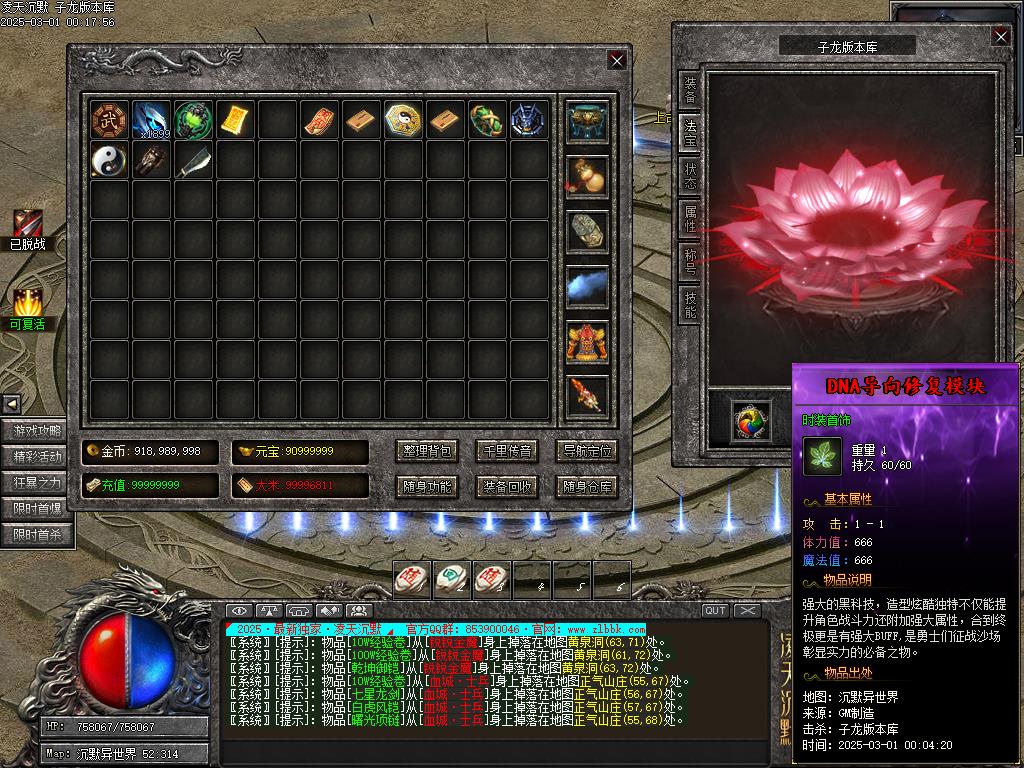Click the QUT button above chat

coord(715,610)
